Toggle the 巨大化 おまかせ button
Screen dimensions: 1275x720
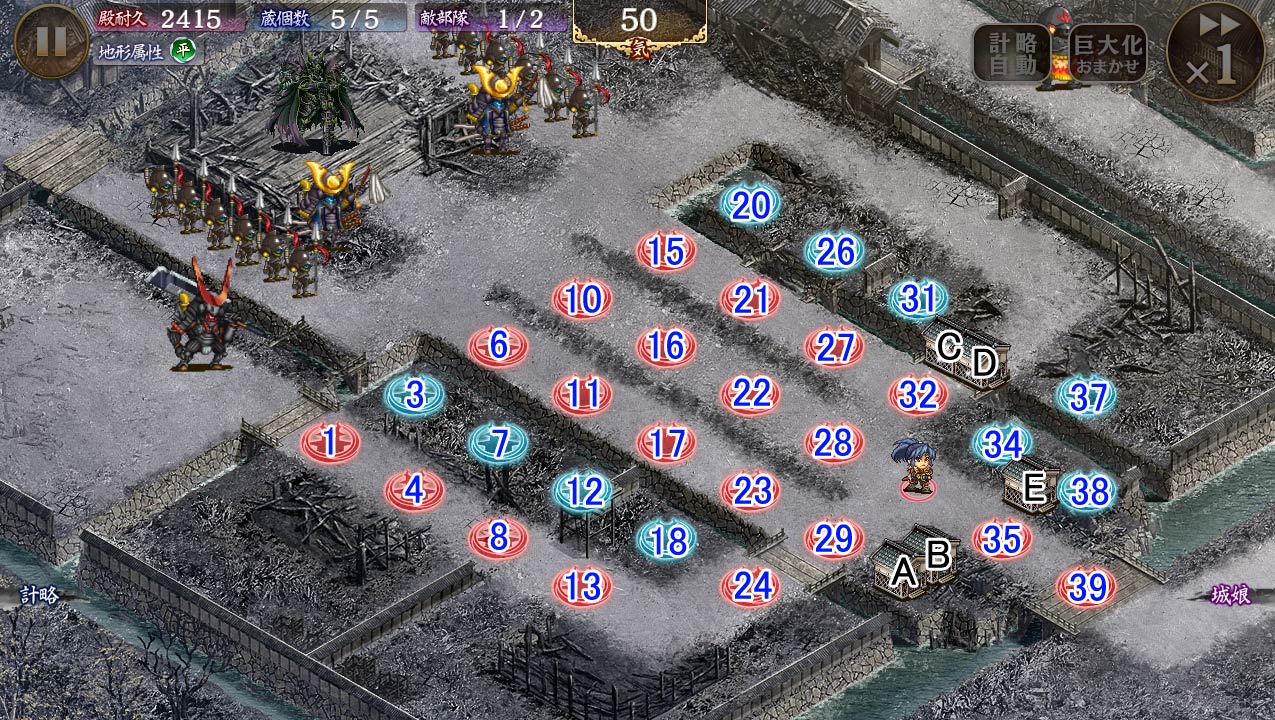tap(1107, 52)
